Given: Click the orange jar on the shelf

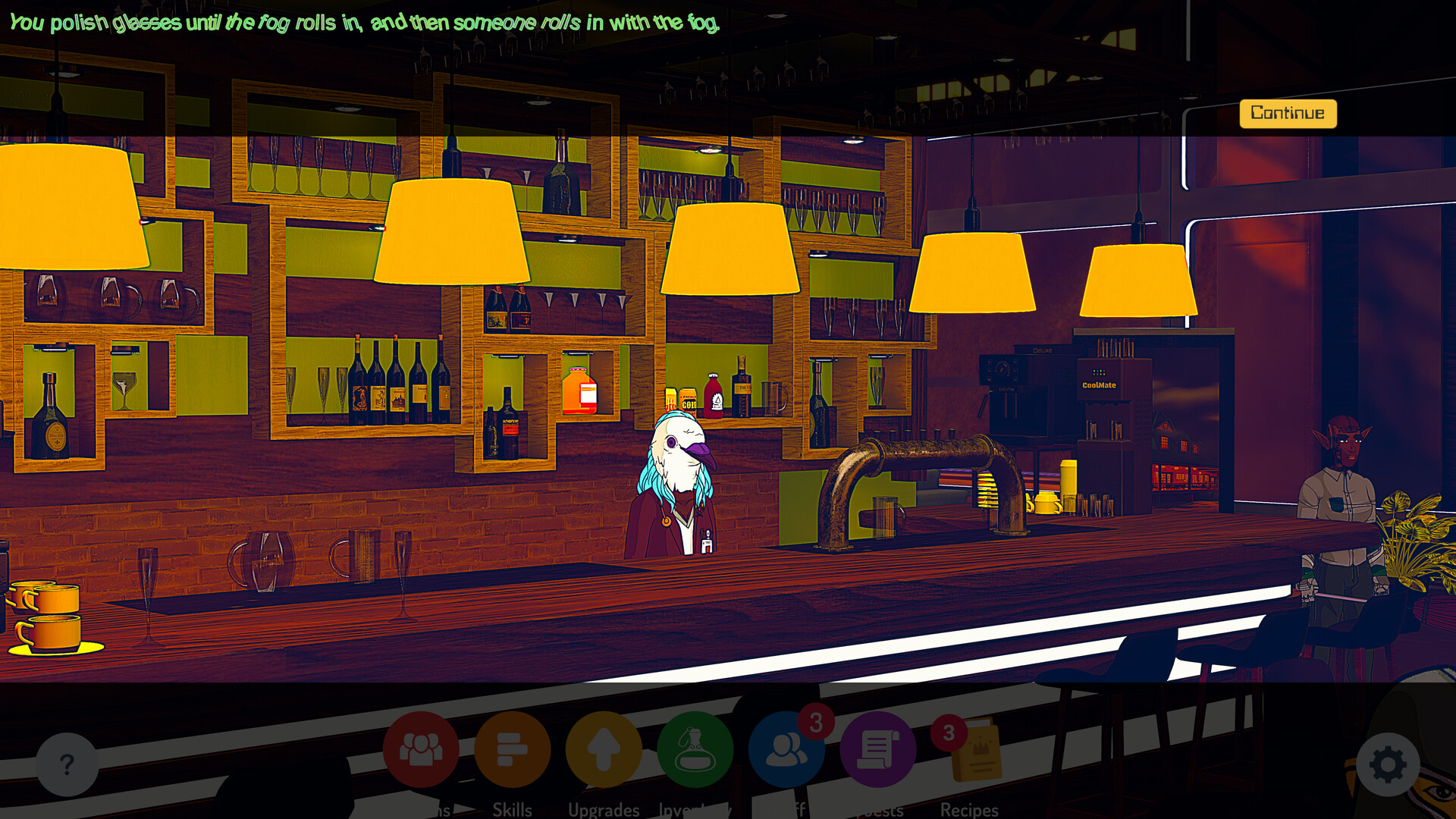Looking at the screenshot, I should pos(579,391).
